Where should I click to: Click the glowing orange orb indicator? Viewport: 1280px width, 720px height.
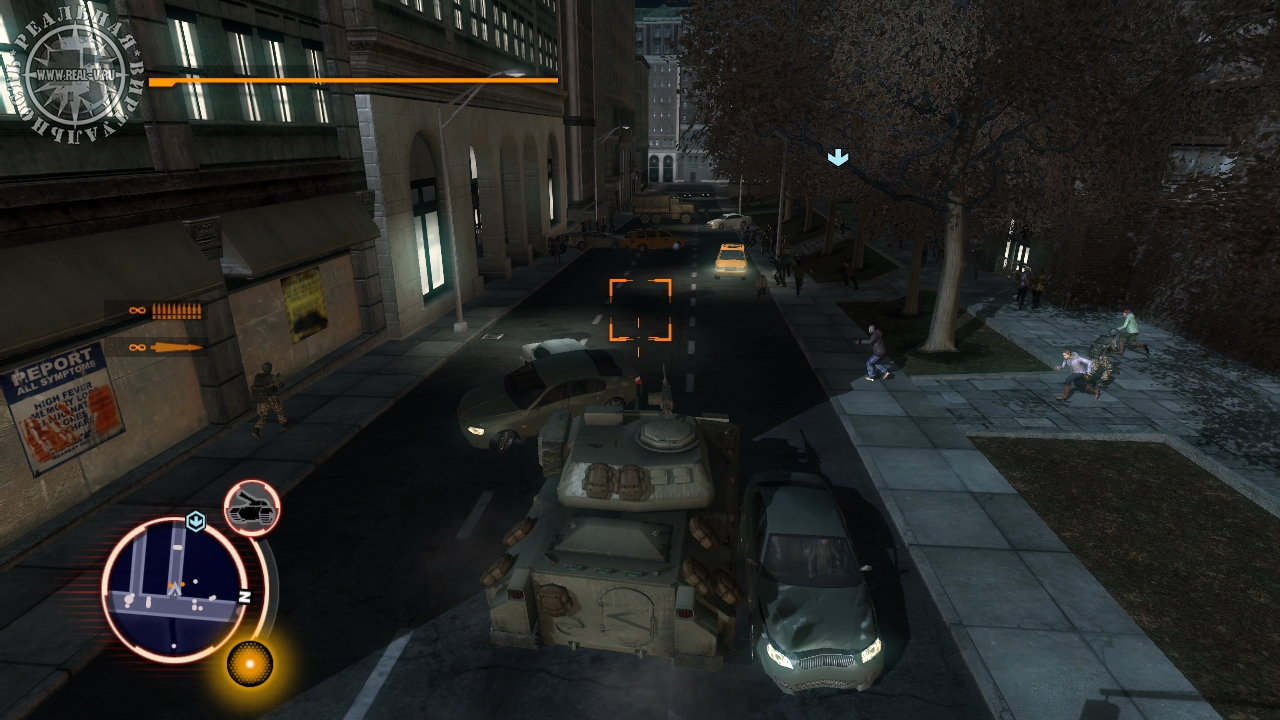point(249,662)
